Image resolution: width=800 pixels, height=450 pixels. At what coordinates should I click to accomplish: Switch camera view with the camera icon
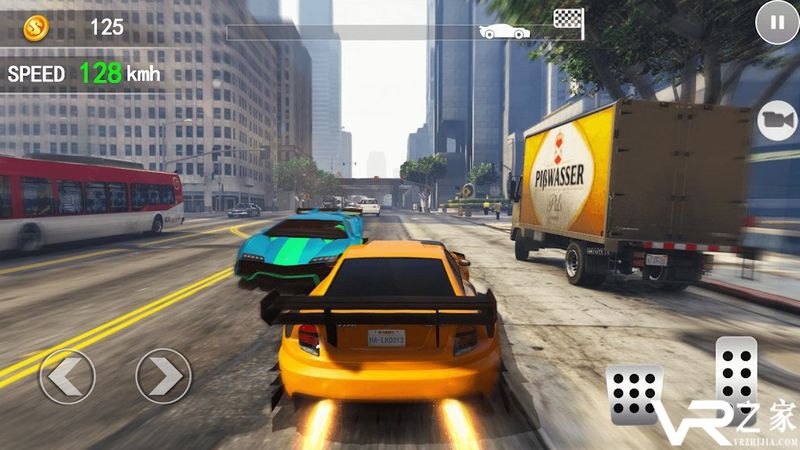point(775,120)
